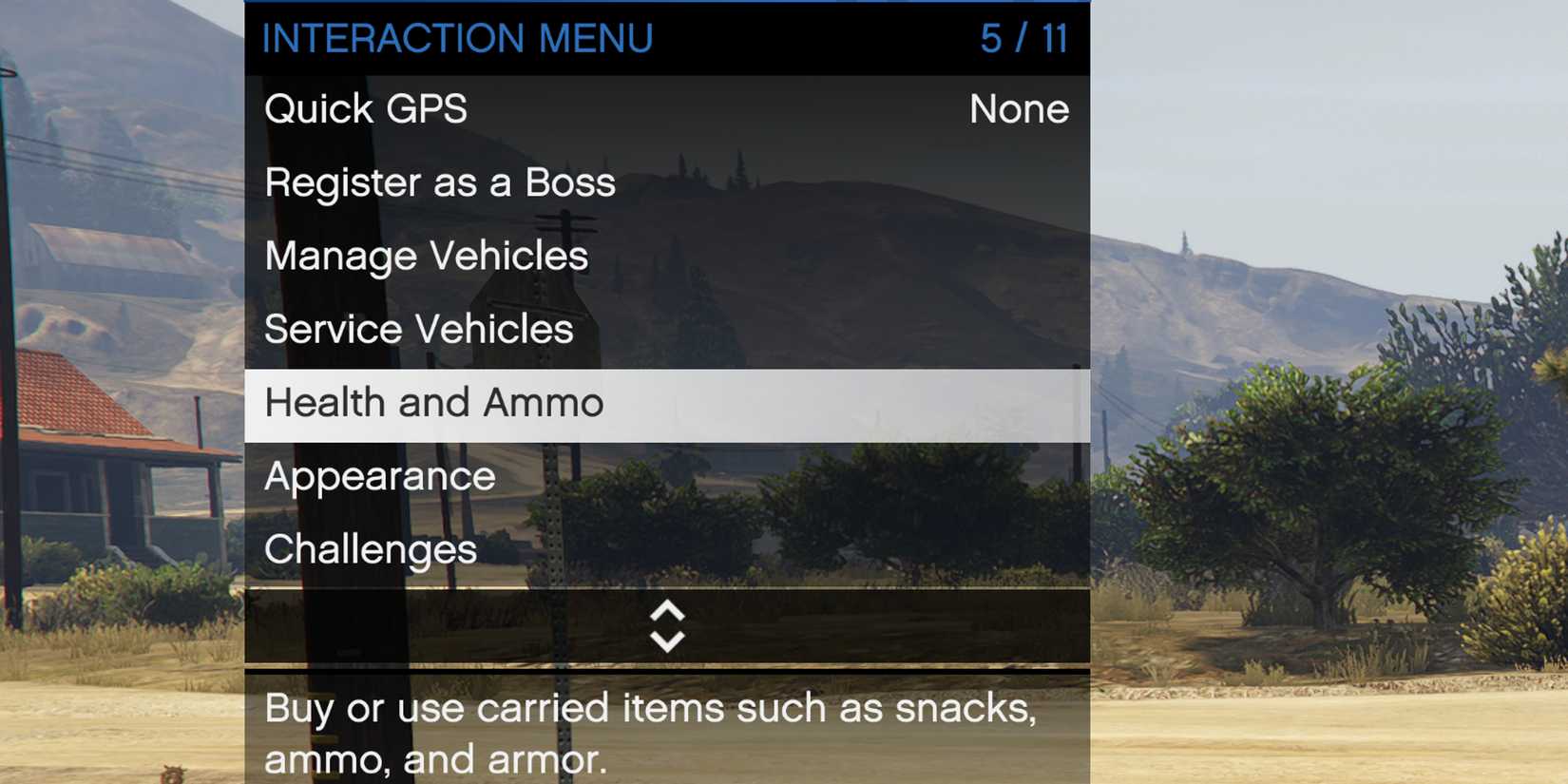The width and height of the screenshot is (1568, 784).
Task: Open the Manage Vehicles option
Action: point(426,255)
